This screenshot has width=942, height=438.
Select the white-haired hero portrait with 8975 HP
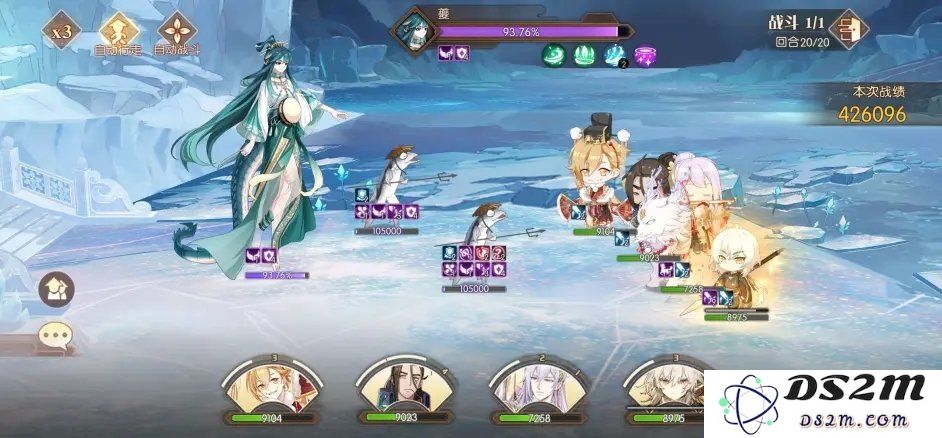665,390
